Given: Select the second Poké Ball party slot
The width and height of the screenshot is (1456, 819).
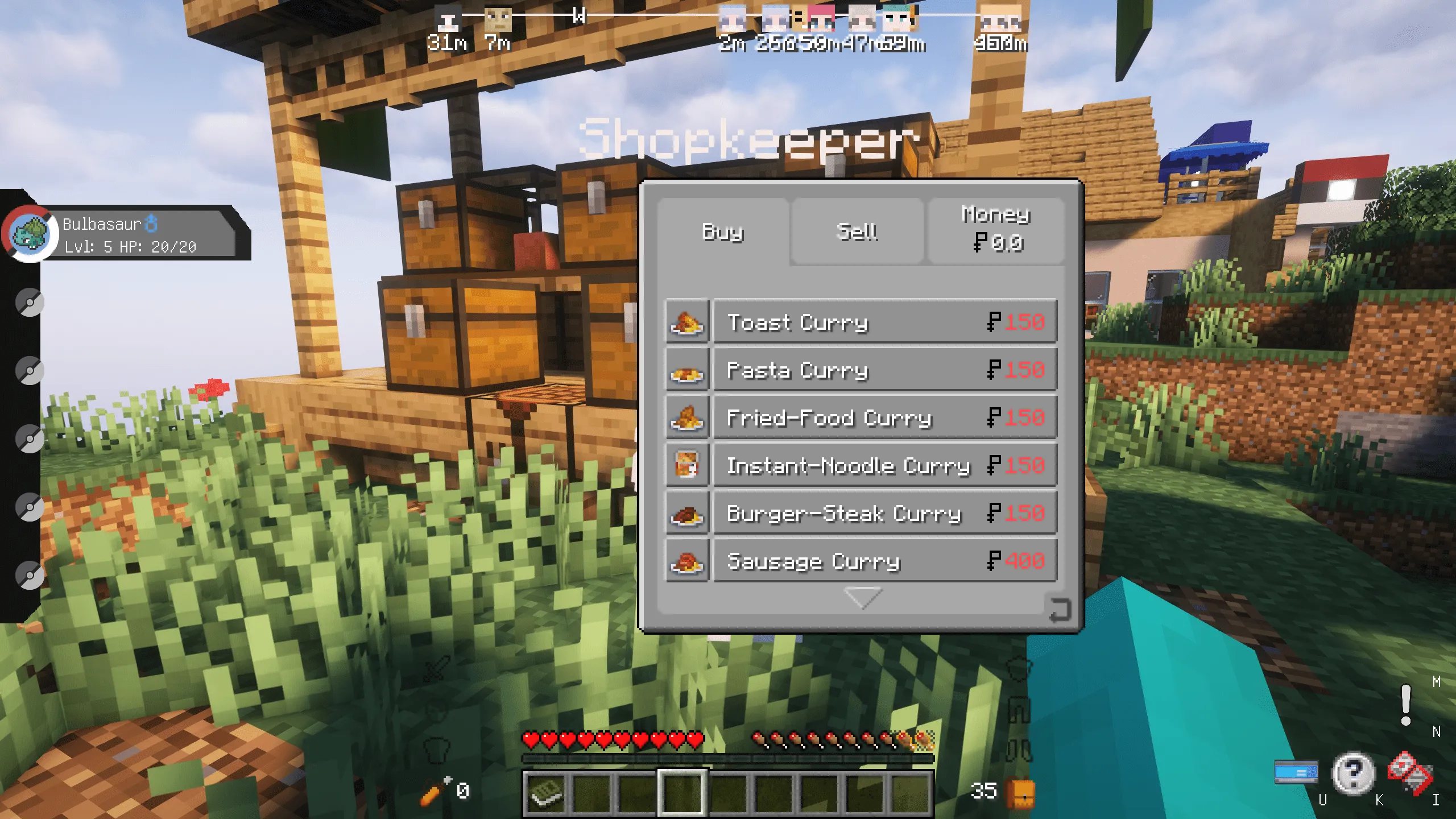Looking at the screenshot, I should click(31, 301).
